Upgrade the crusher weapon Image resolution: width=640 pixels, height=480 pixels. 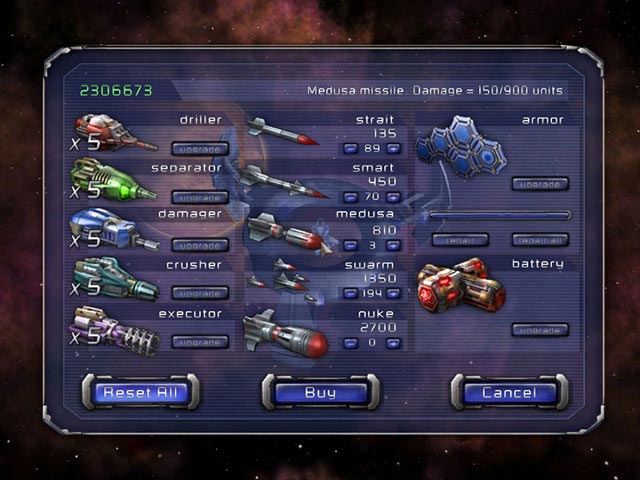[200, 293]
